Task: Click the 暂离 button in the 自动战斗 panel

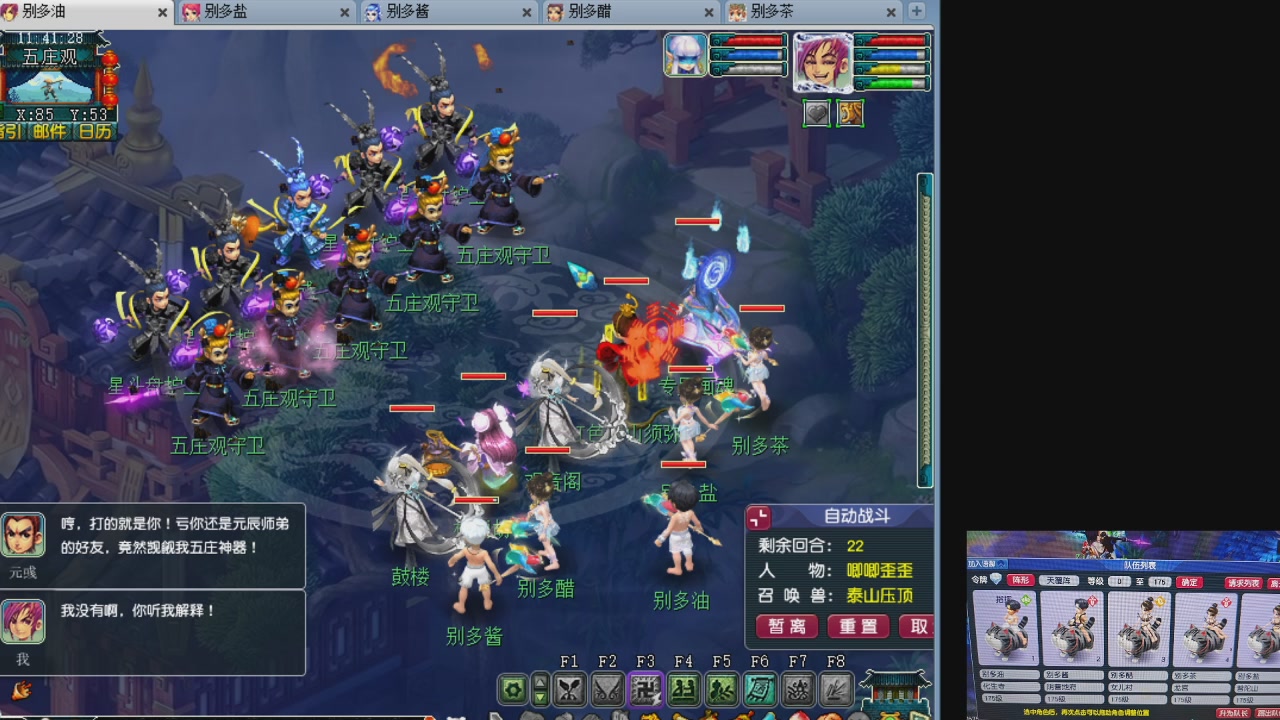Action: 789,627
